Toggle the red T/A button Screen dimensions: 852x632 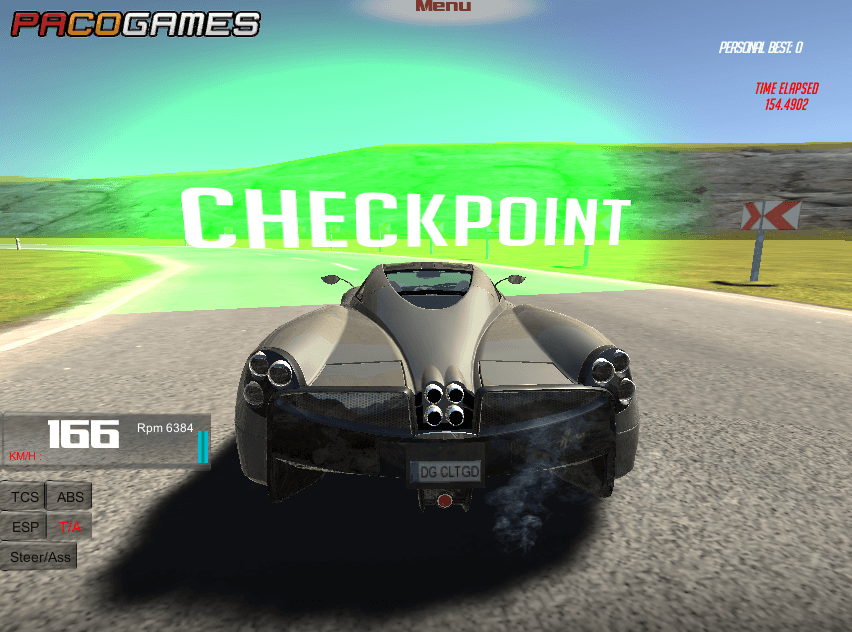pos(70,526)
